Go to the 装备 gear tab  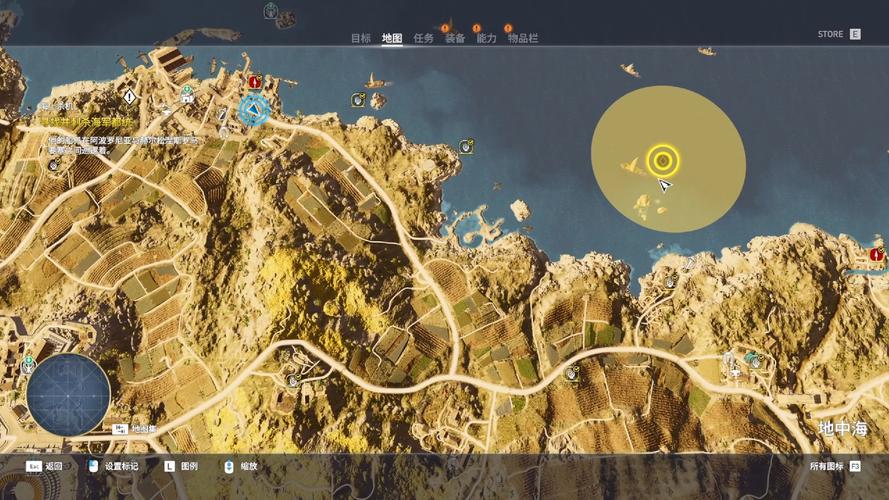click(455, 38)
